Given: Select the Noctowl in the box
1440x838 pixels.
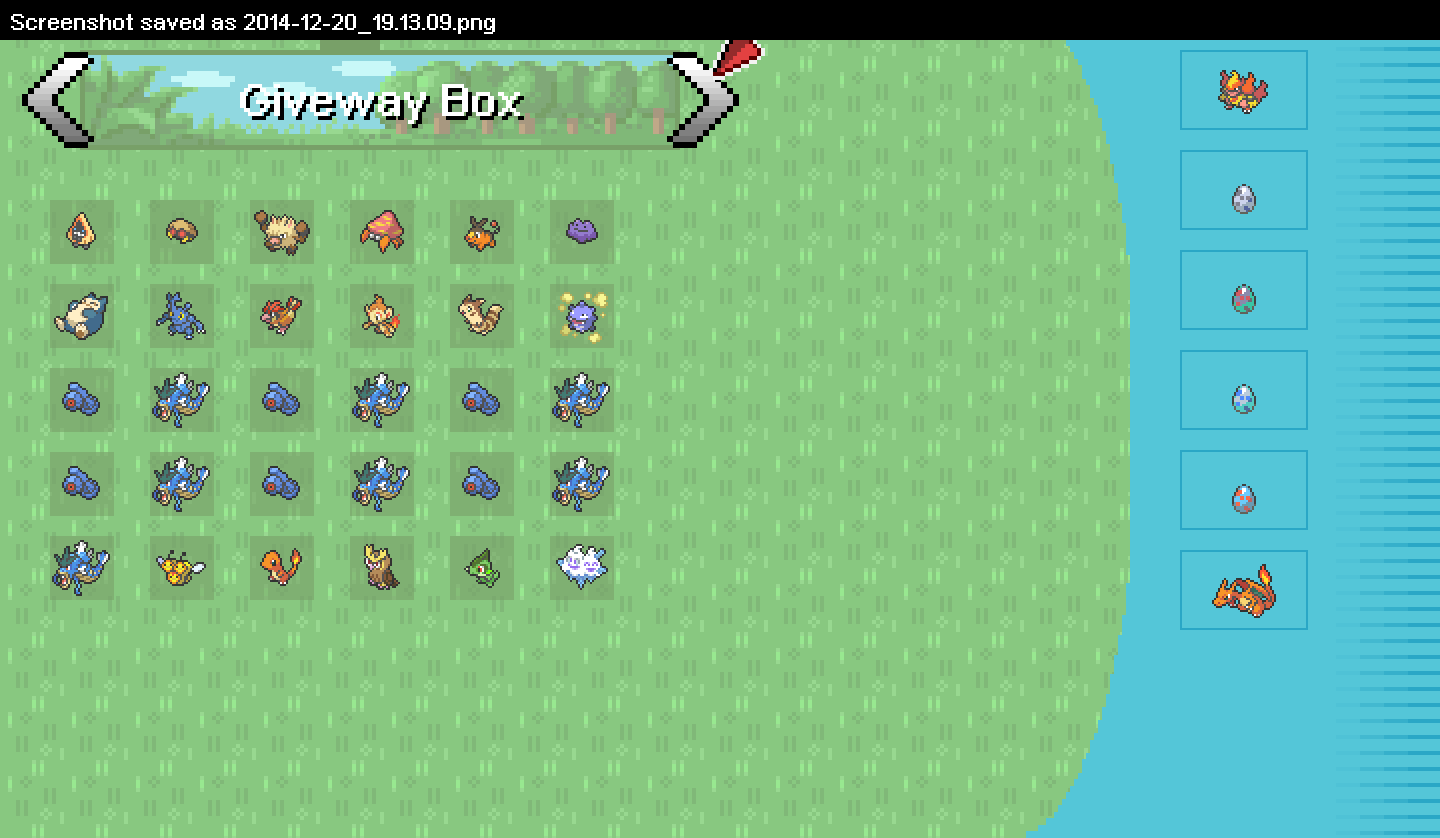Looking at the screenshot, I should pyautogui.click(x=382, y=568).
